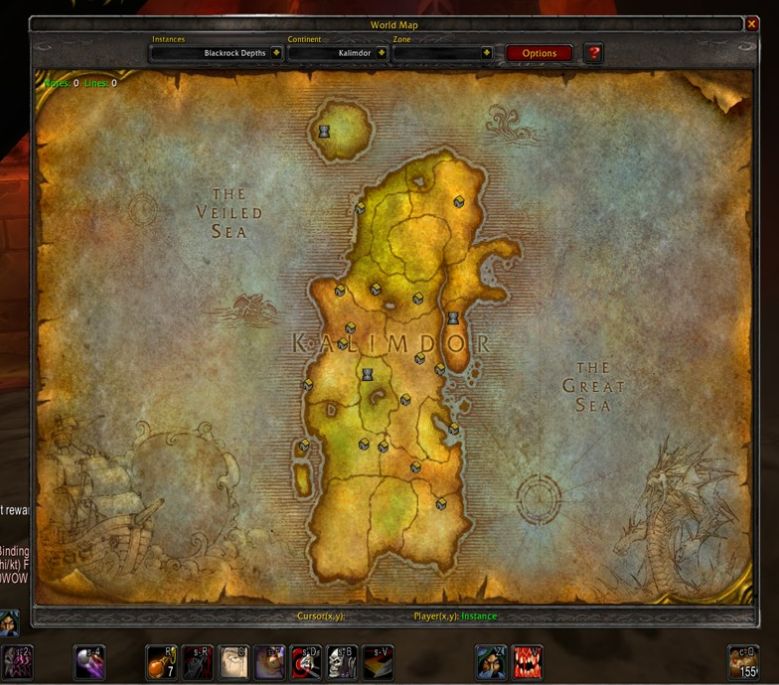Screen dimensions: 779x685
Task: Close the World Map window
Action: pyautogui.click(x=752, y=24)
